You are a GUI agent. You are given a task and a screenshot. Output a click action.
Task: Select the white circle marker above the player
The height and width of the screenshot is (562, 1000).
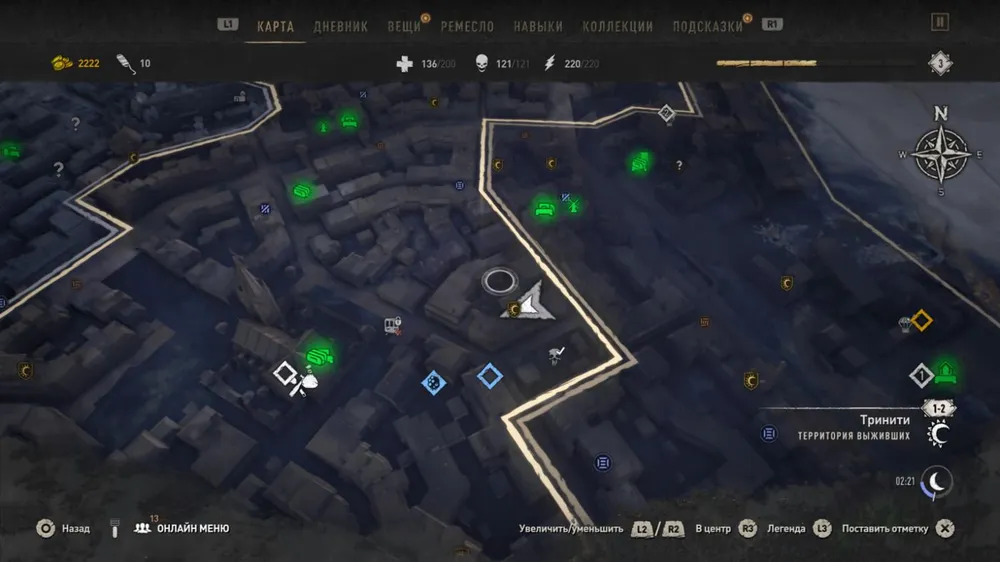[x=498, y=281]
